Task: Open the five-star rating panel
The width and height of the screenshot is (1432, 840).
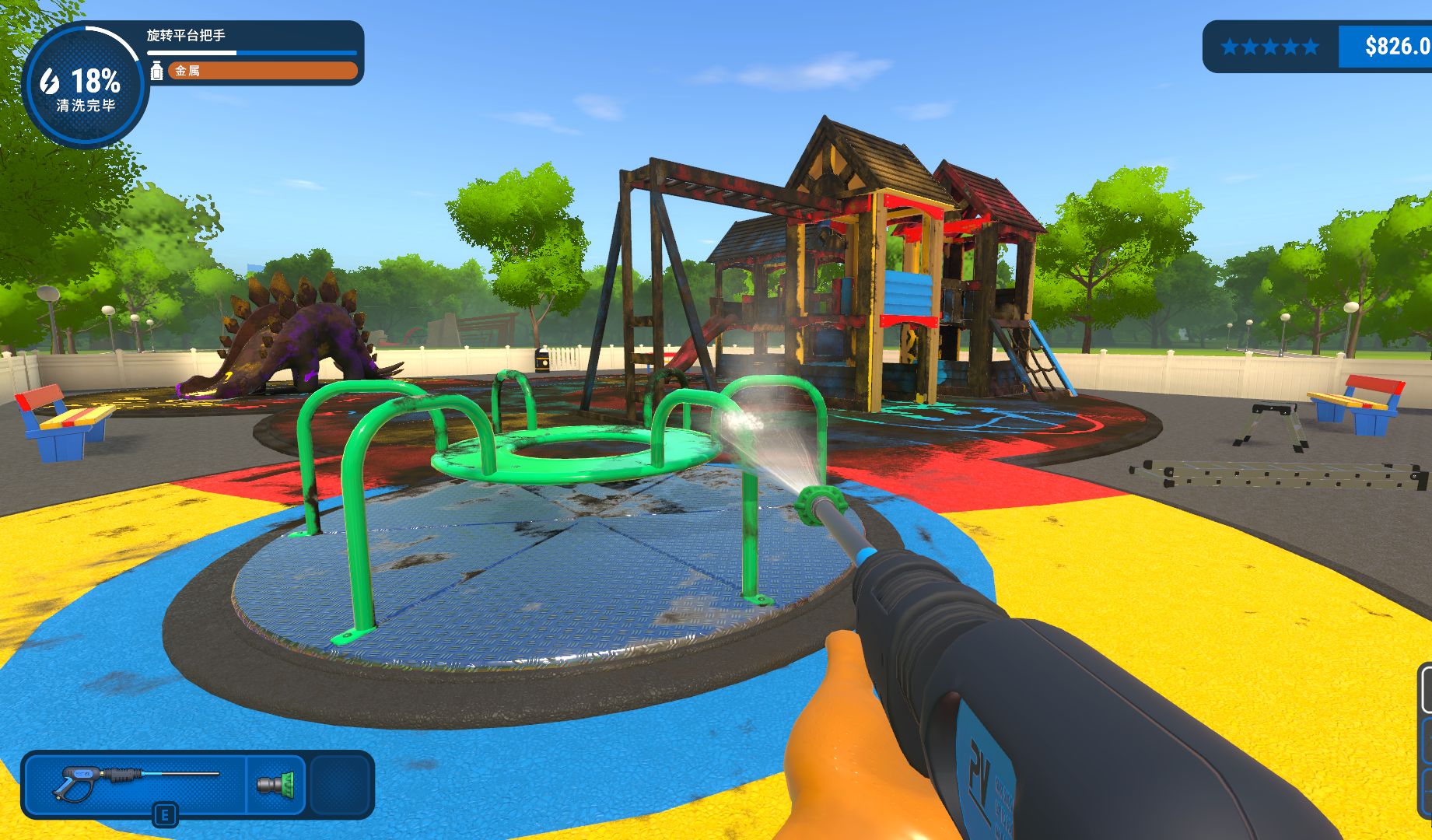Action: click(x=1270, y=47)
